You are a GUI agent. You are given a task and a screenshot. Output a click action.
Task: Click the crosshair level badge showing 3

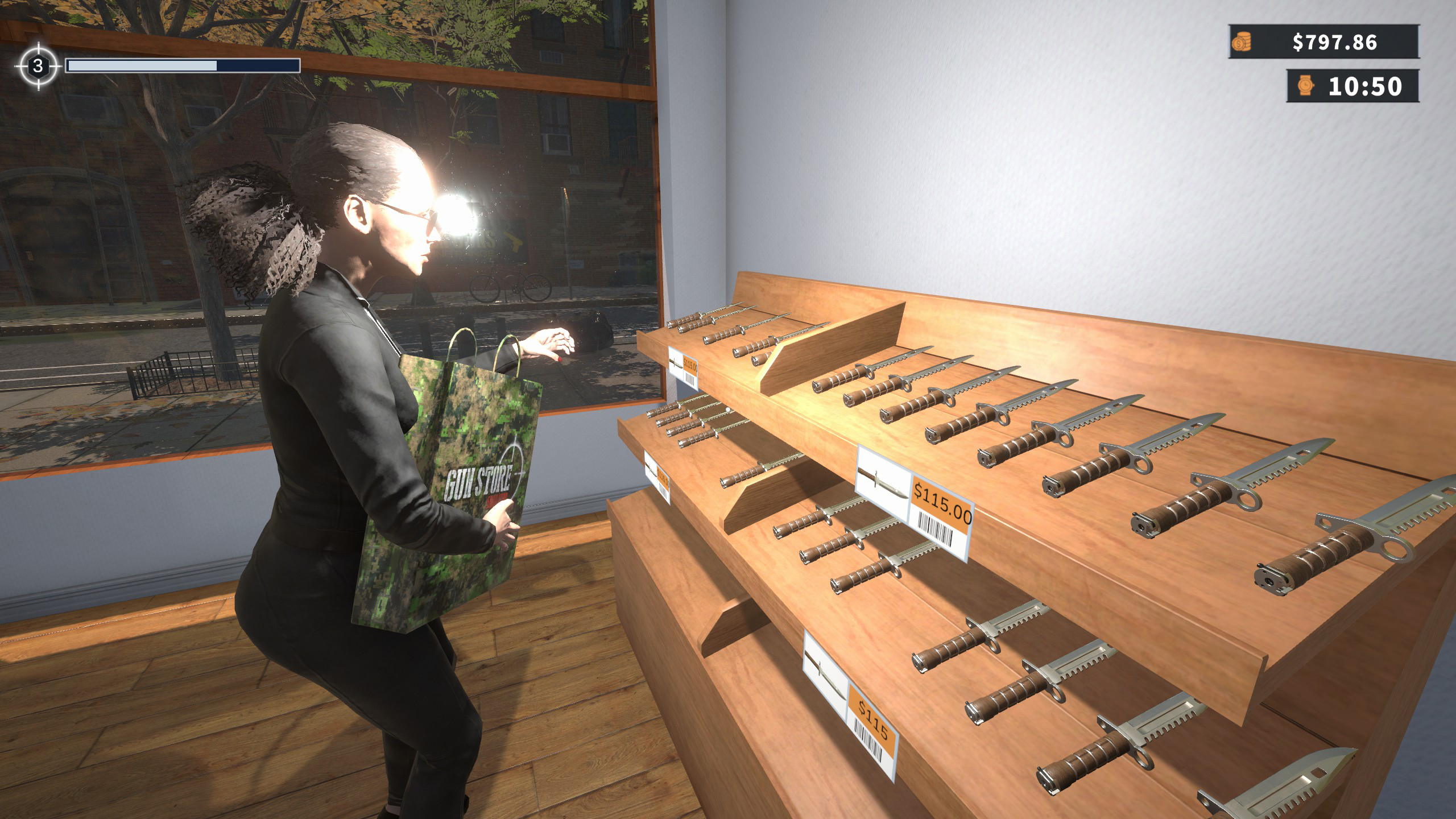pyautogui.click(x=38, y=67)
